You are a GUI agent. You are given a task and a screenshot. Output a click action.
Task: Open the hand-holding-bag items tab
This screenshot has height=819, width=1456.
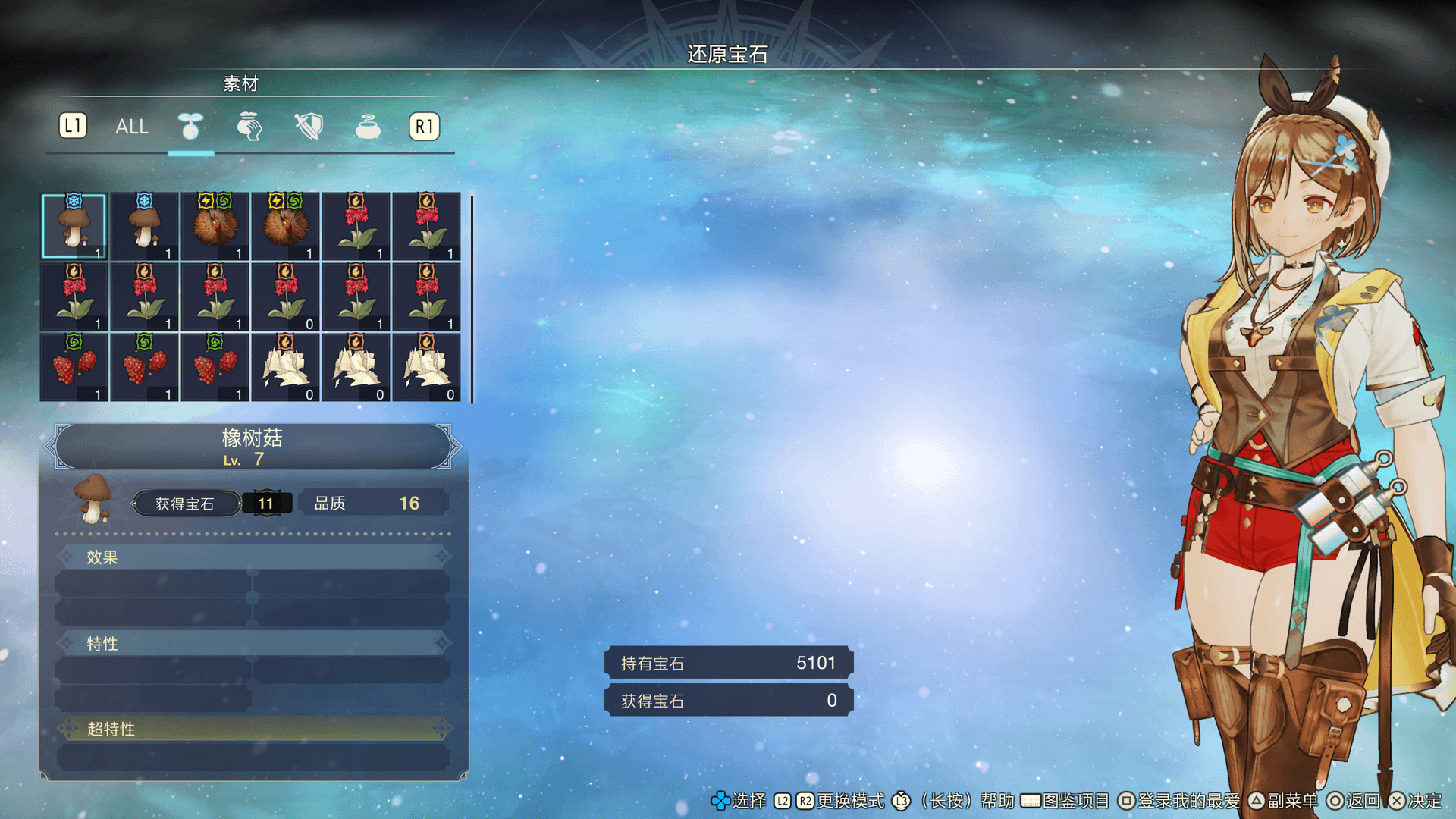click(x=249, y=127)
